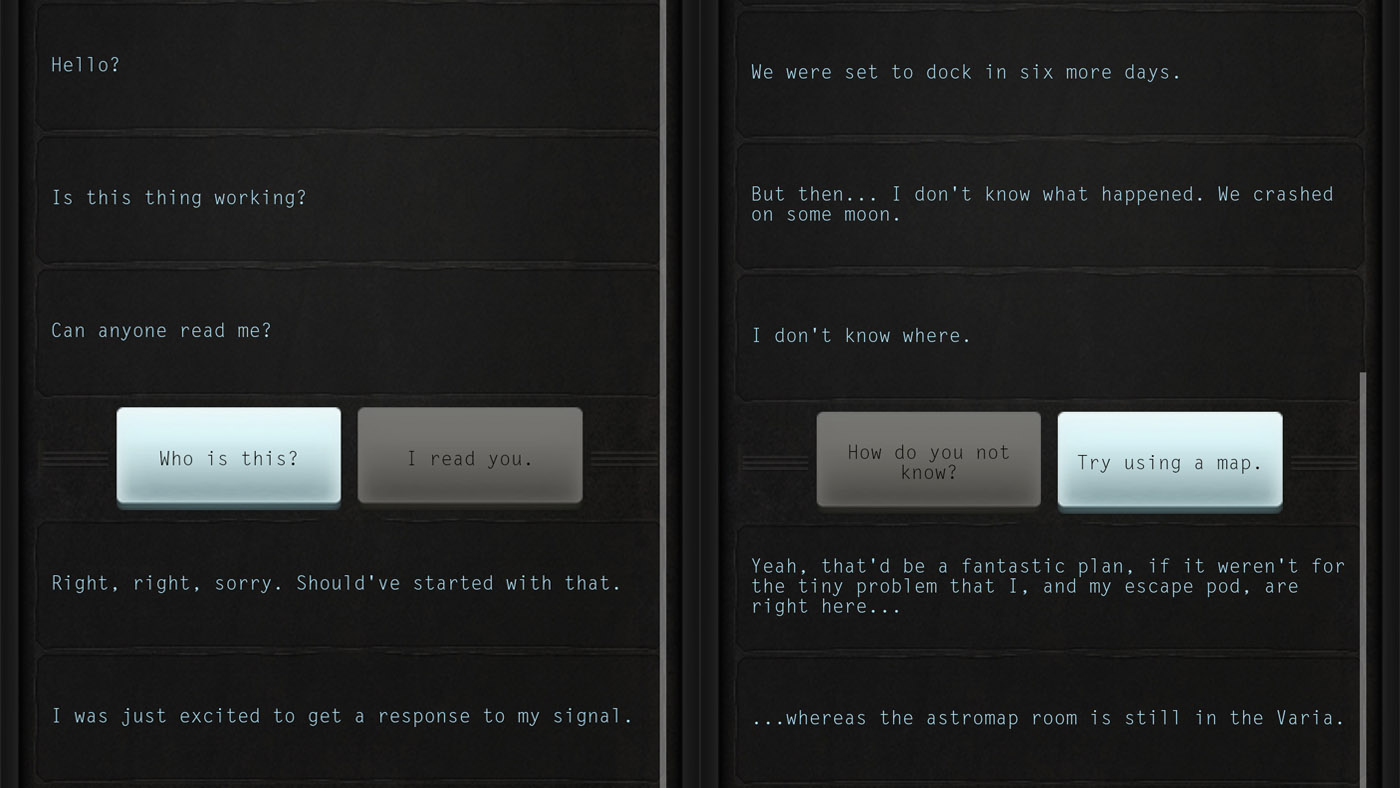Click the right conversation scrollbar
Viewport: 1400px width, 788px height.
point(1364,560)
